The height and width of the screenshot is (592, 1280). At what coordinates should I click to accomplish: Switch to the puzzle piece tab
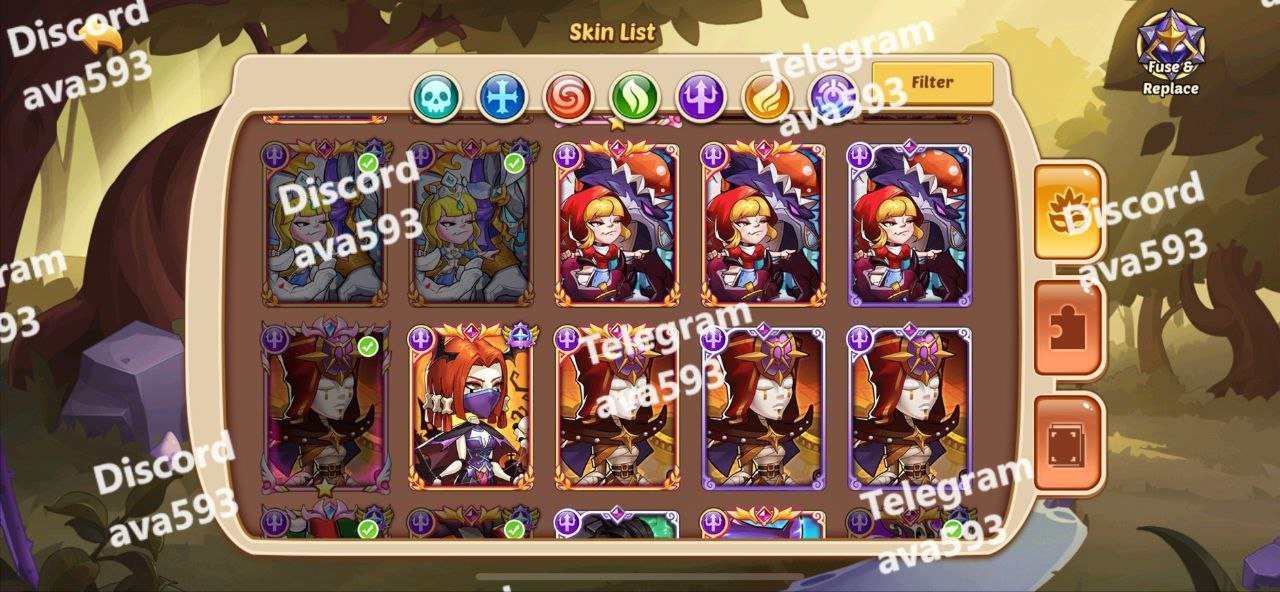(x=1068, y=328)
